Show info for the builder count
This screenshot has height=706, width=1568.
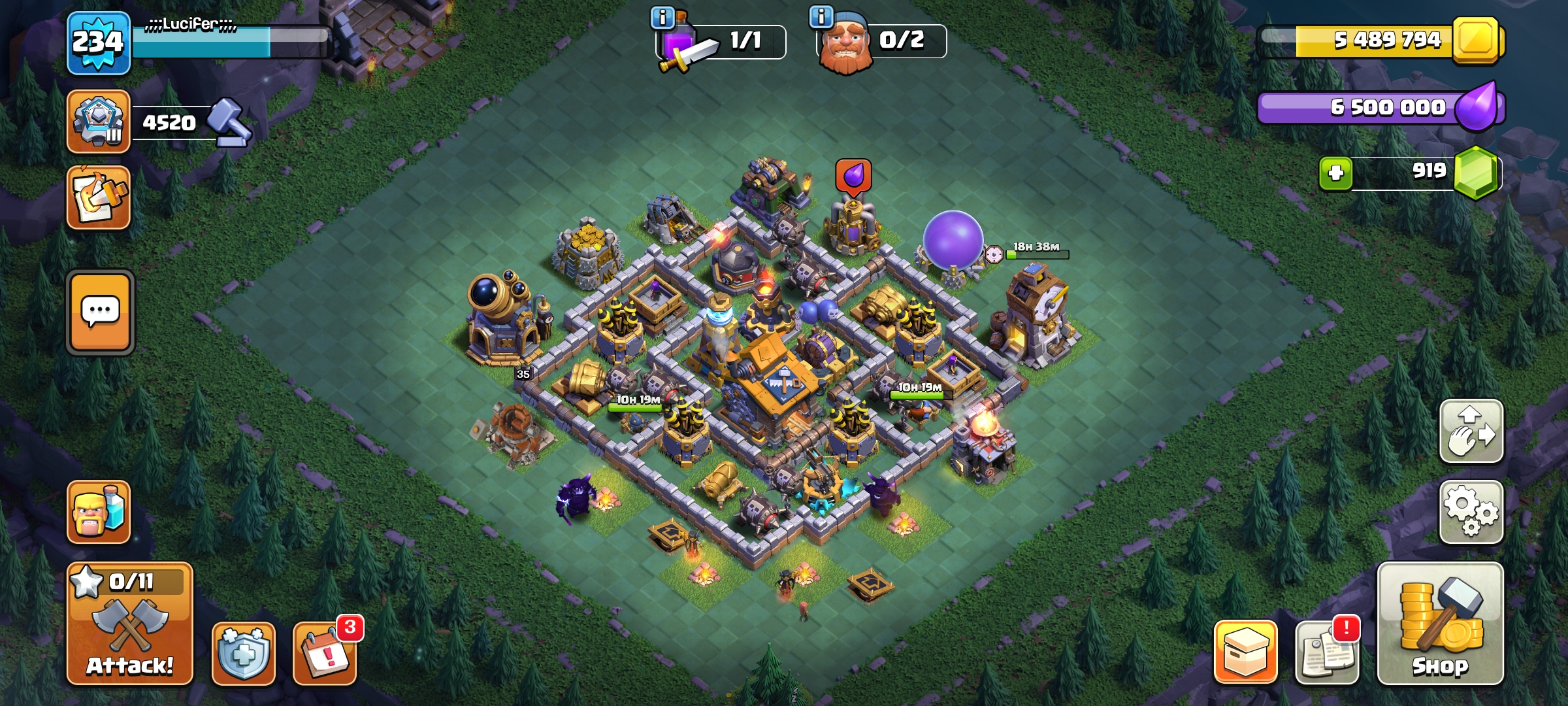pos(821,16)
